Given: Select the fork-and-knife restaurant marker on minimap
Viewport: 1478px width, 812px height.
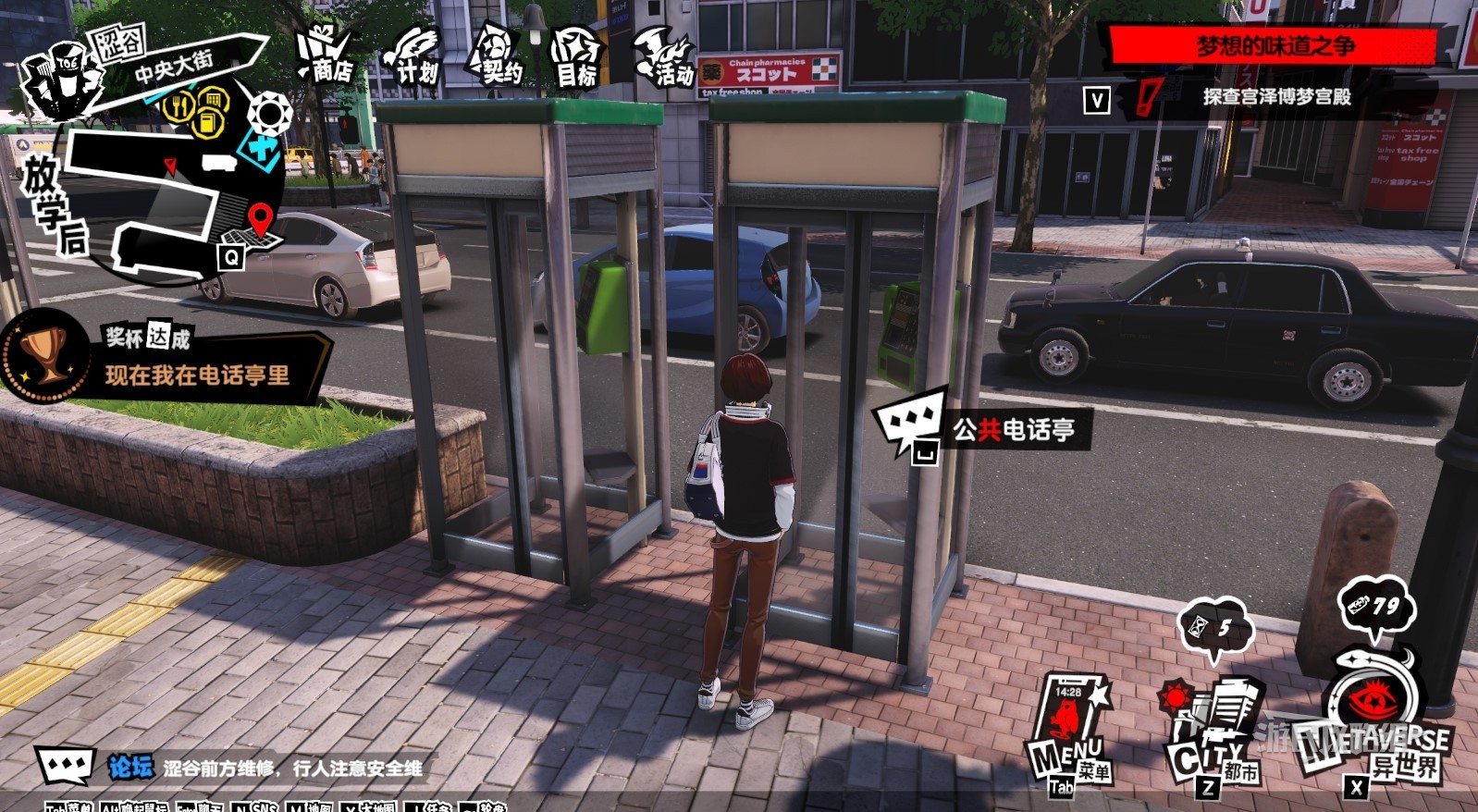Looking at the screenshot, I should click(179, 105).
